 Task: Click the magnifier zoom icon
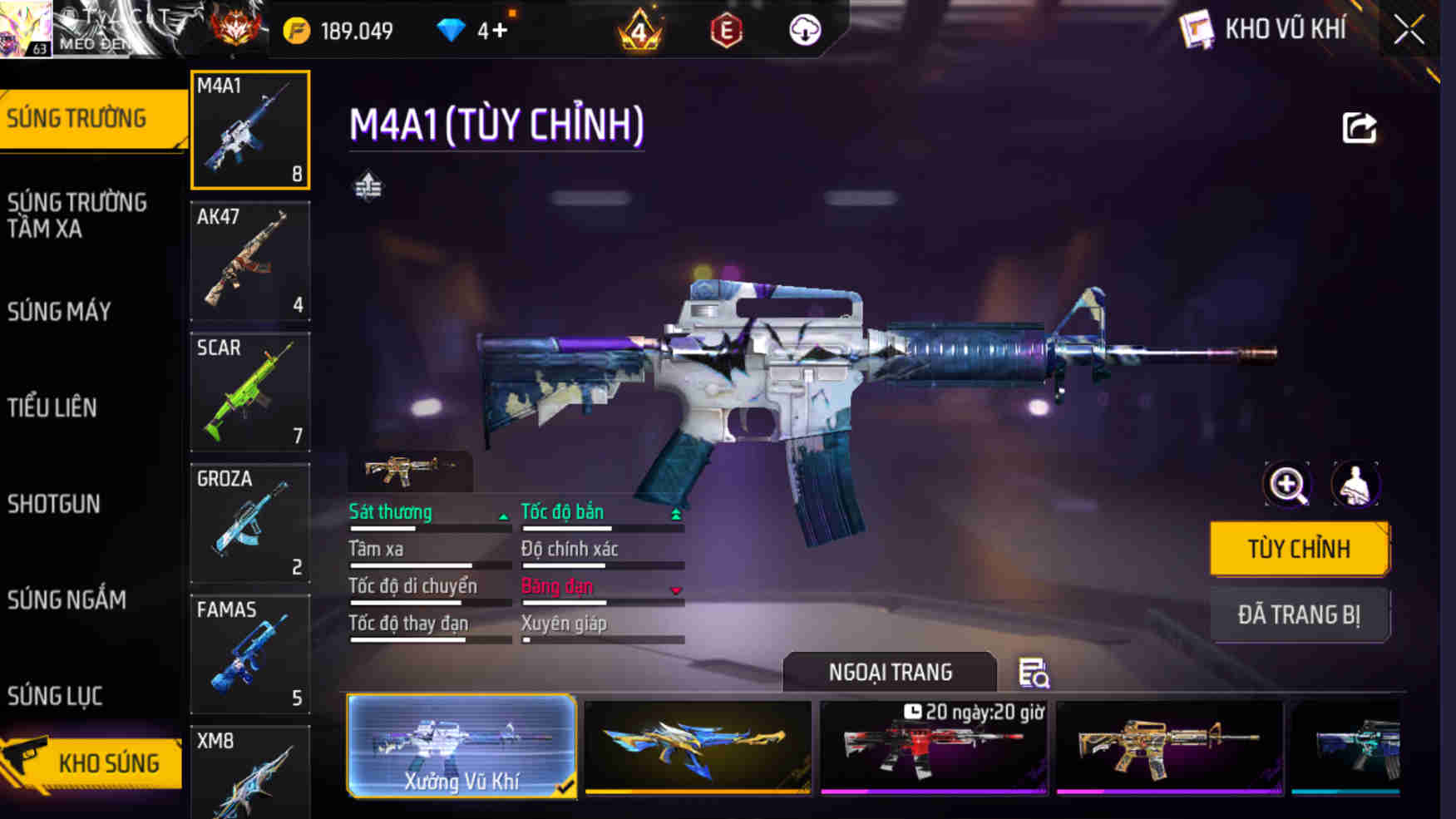point(1287,484)
